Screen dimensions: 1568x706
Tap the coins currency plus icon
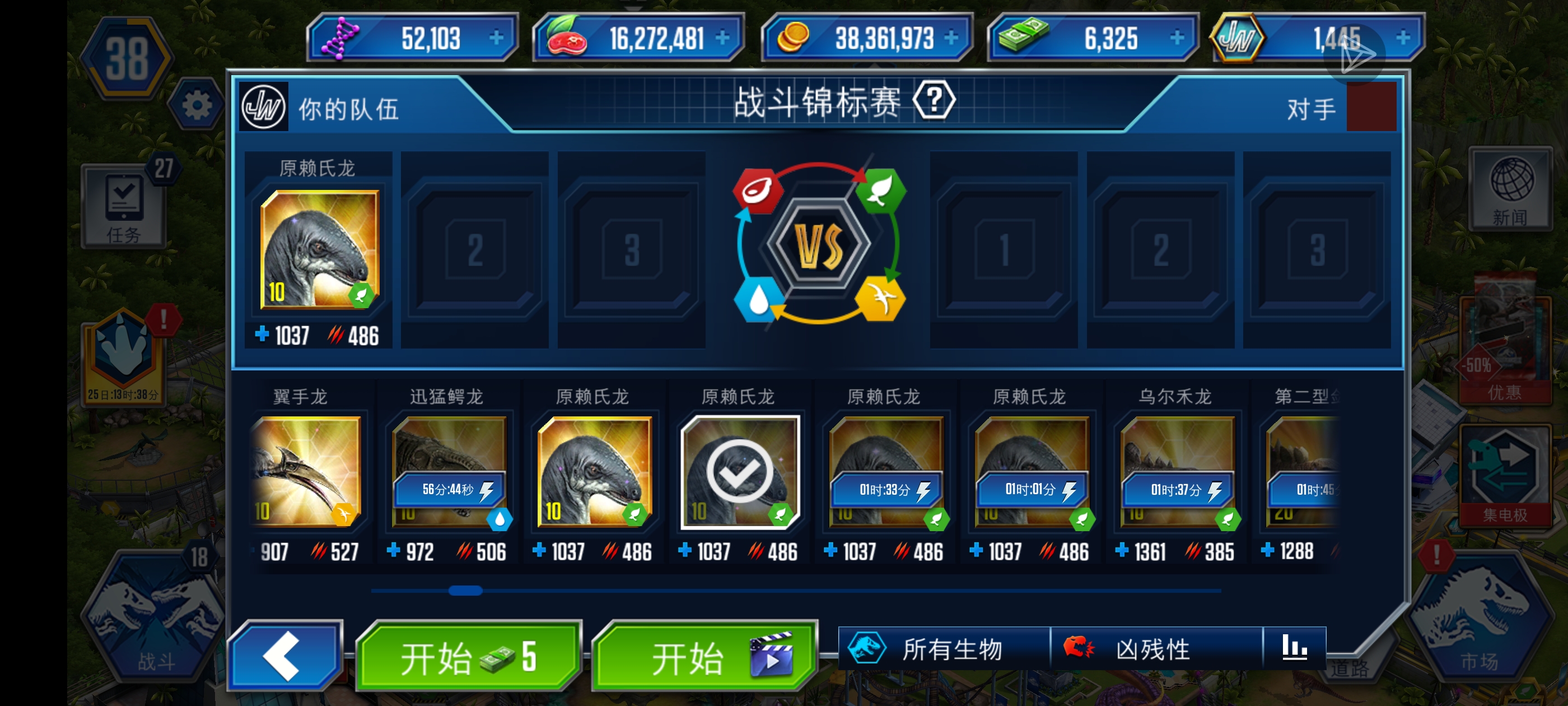pyautogui.click(x=951, y=38)
